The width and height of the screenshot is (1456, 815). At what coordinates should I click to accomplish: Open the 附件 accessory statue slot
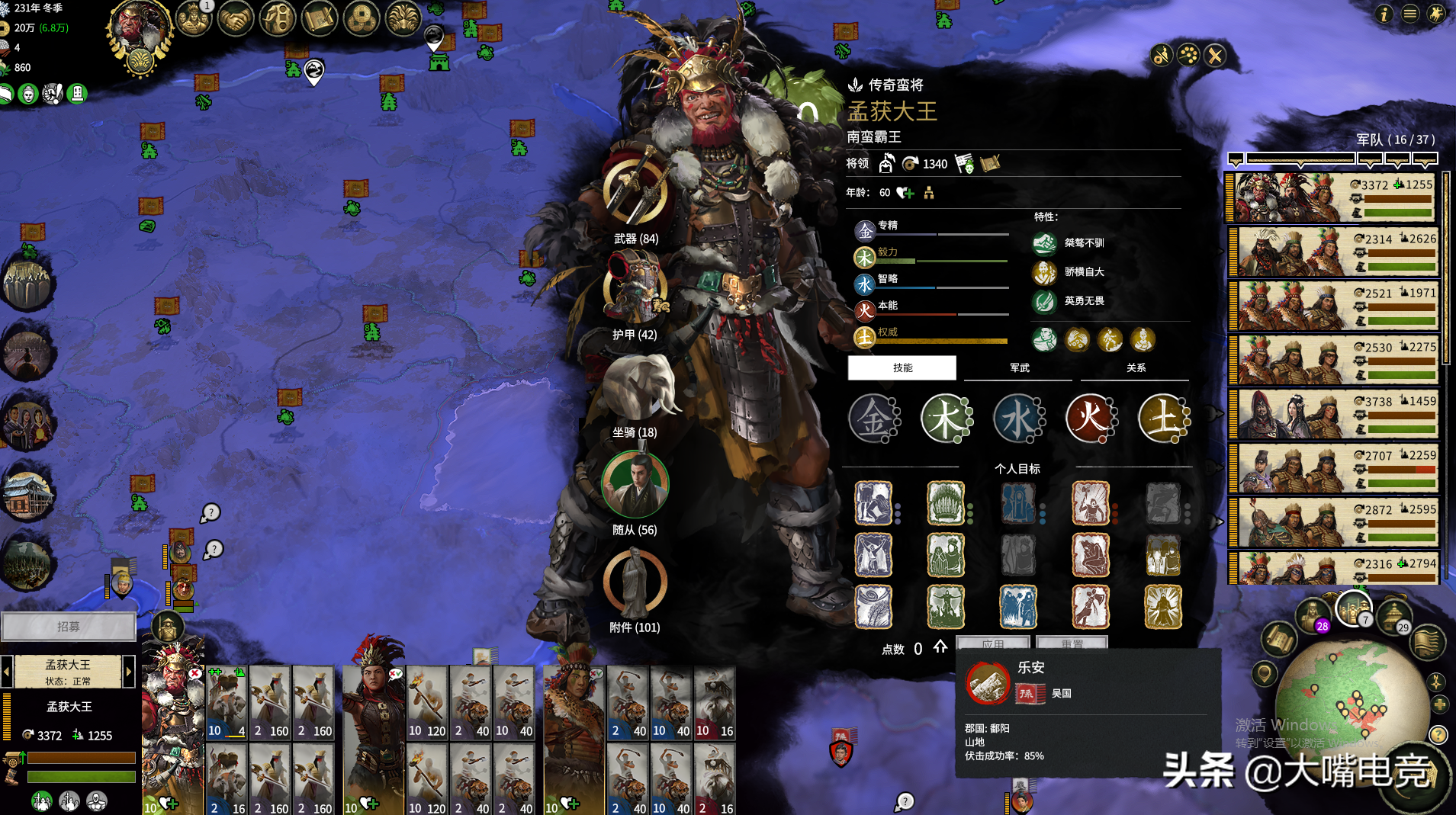tap(635, 582)
